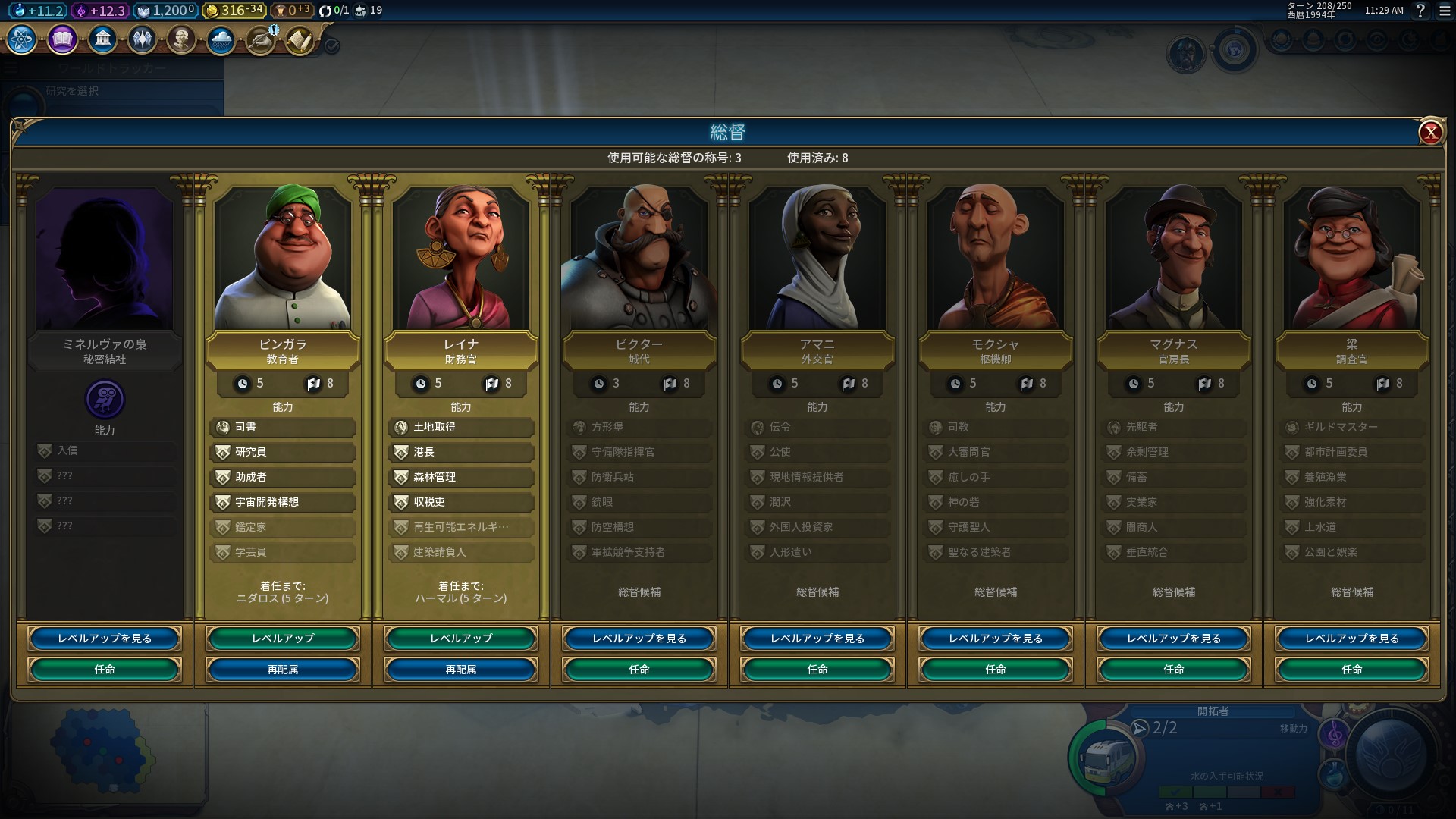View Owls of Minerva level-ups
Viewport: 1456px width, 819px height.
pyautogui.click(x=105, y=639)
